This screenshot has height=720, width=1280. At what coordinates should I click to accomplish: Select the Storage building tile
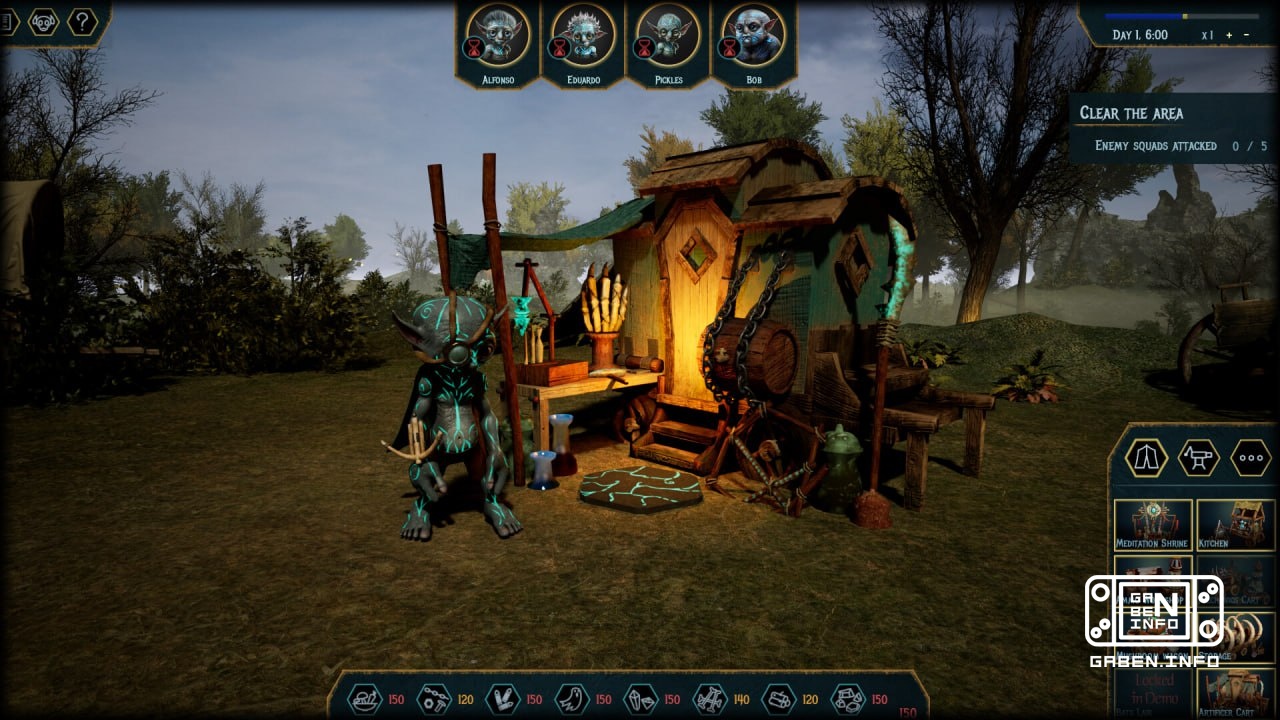coord(1236,637)
